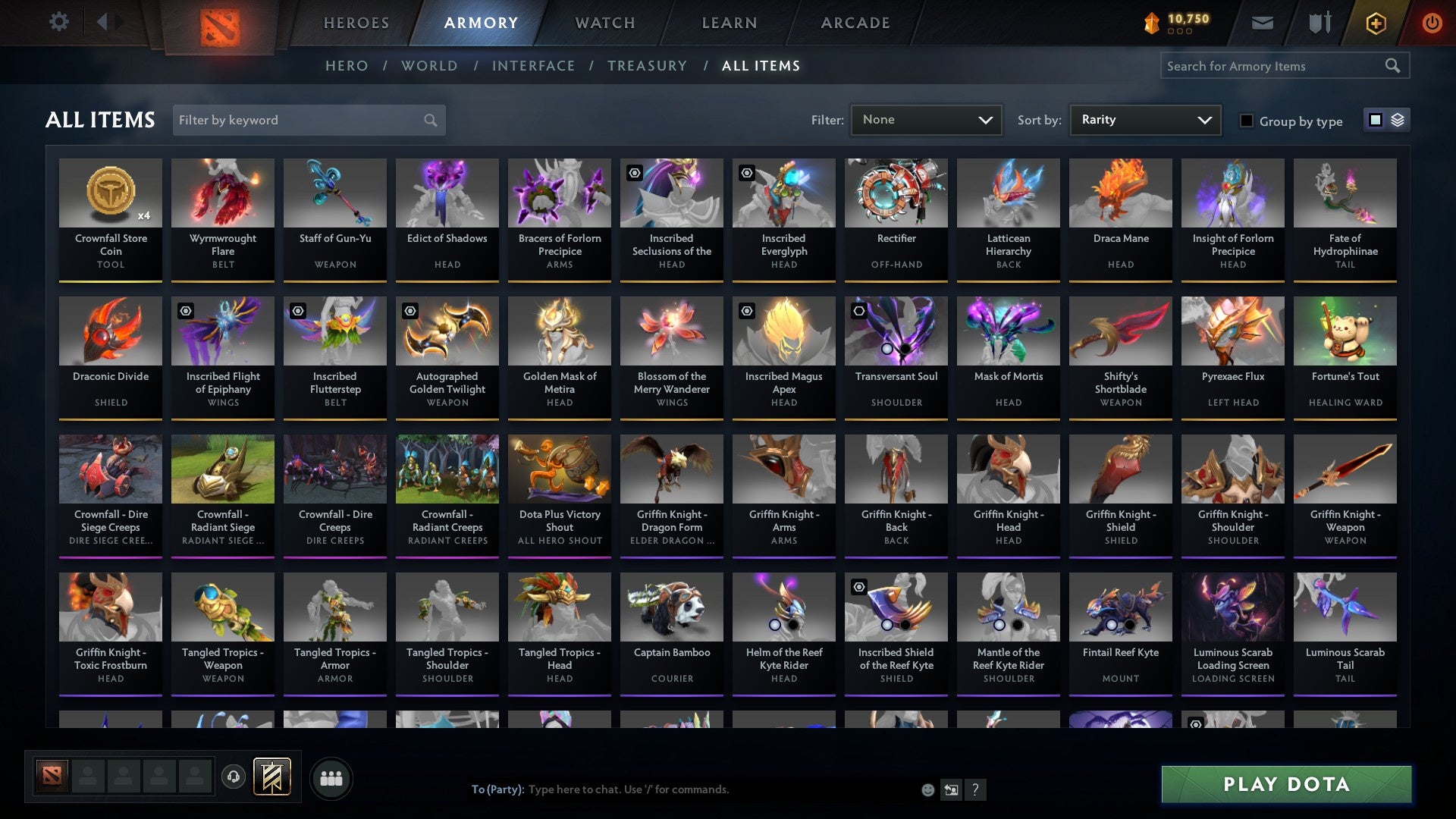
Task: Open the settings gear icon
Action: 58,22
